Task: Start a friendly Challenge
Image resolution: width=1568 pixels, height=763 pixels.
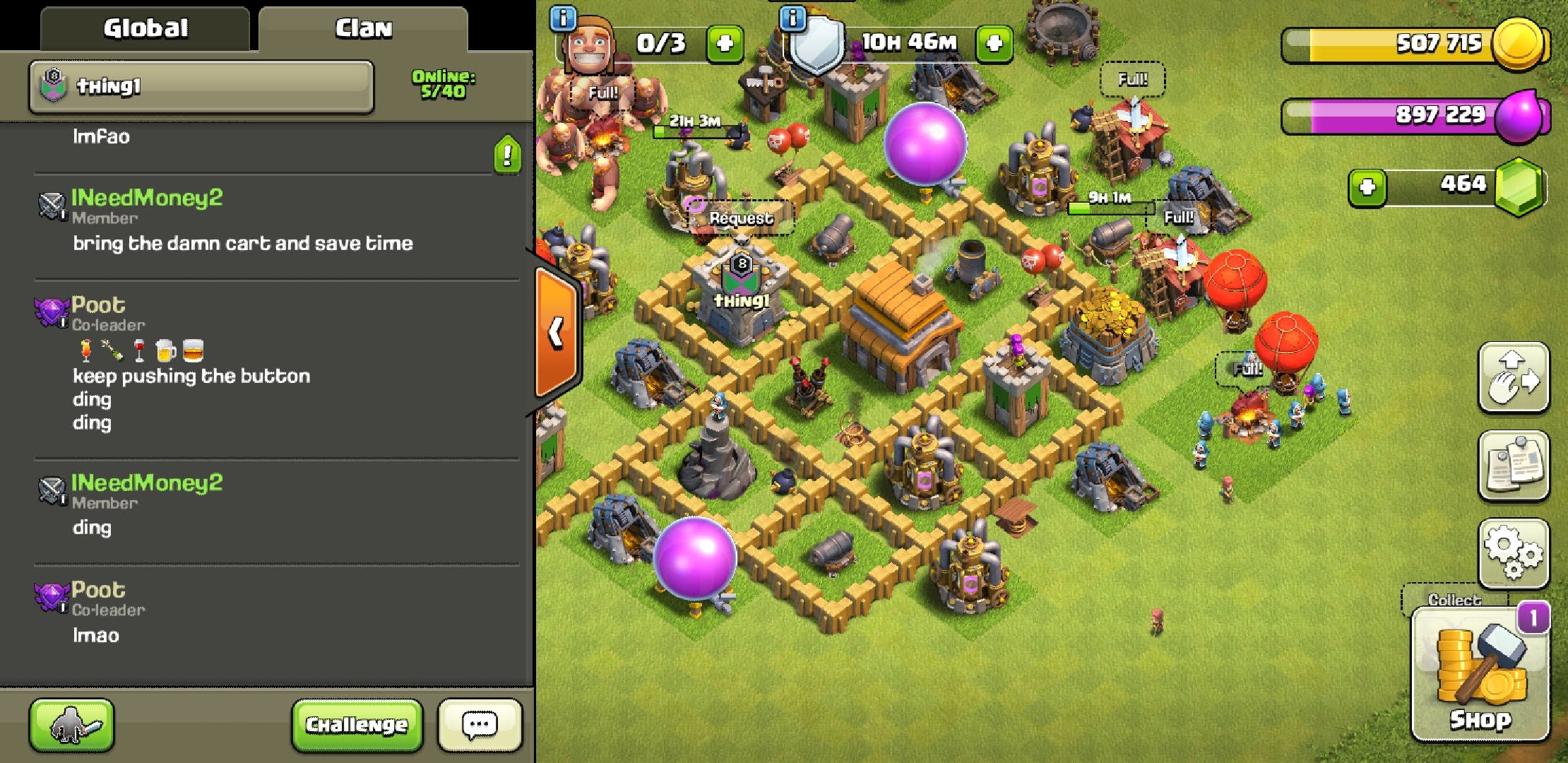Action: click(x=357, y=725)
